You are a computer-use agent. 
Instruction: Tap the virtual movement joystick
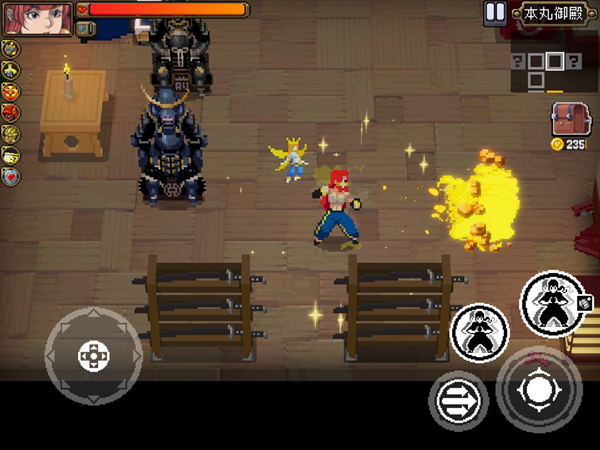93,355
